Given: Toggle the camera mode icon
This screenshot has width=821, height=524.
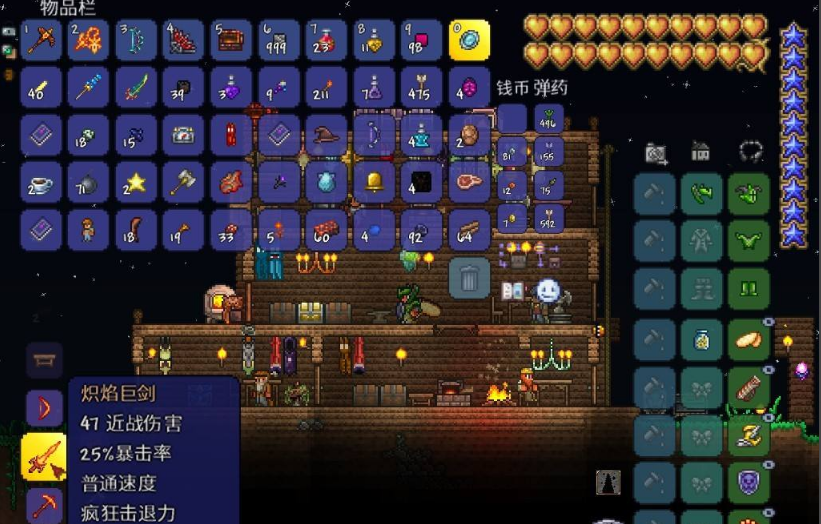Looking at the screenshot, I should [656, 153].
